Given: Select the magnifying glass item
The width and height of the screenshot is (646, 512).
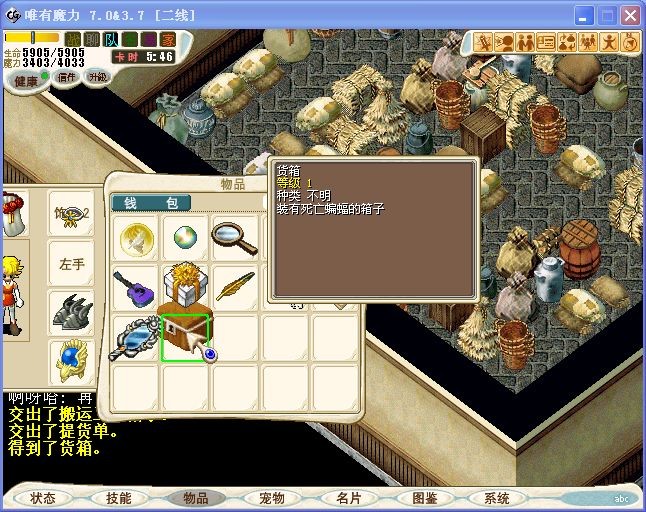Looking at the screenshot, I should point(234,238).
